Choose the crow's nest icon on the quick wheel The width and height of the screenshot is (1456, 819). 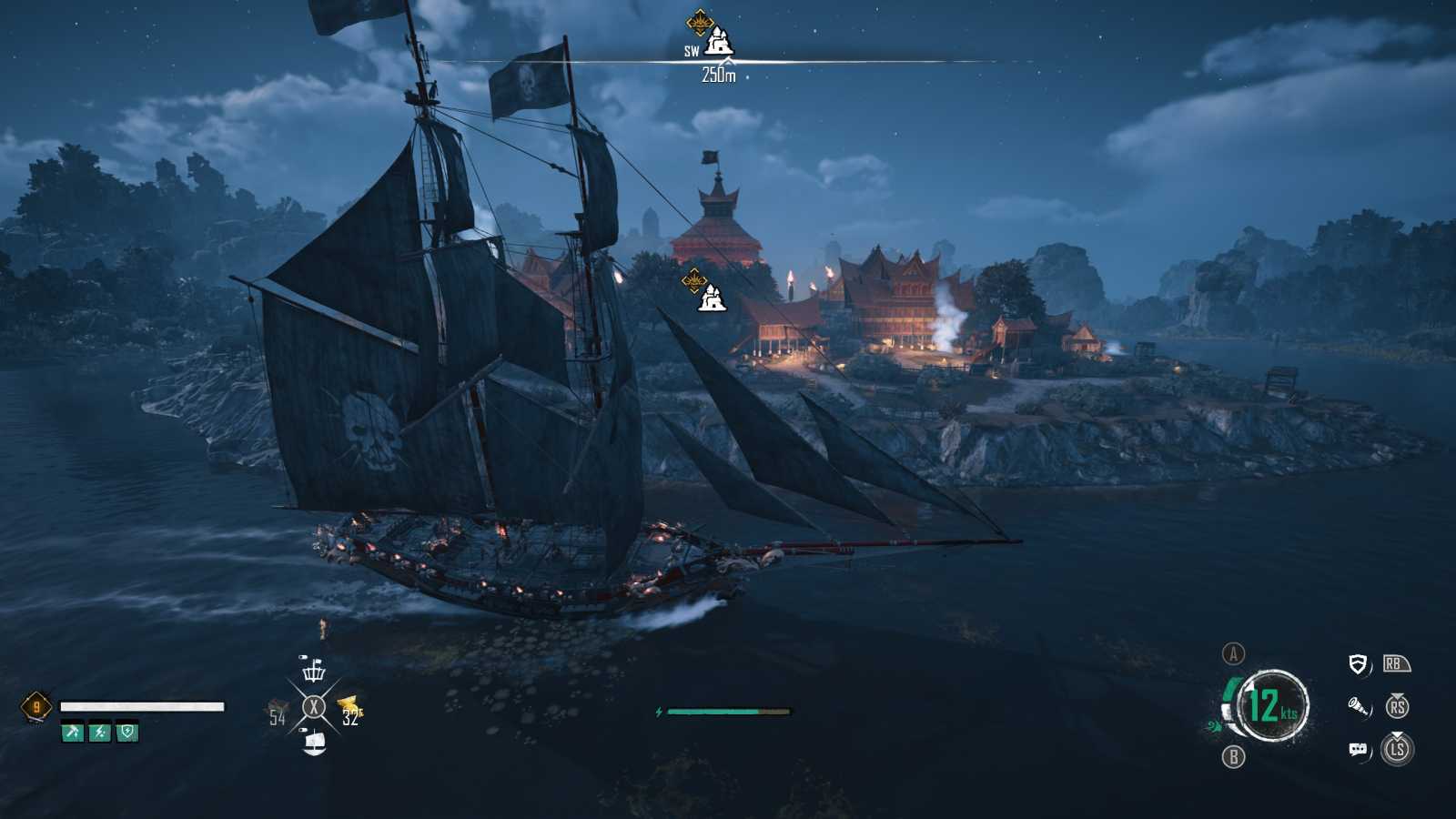[x=314, y=671]
